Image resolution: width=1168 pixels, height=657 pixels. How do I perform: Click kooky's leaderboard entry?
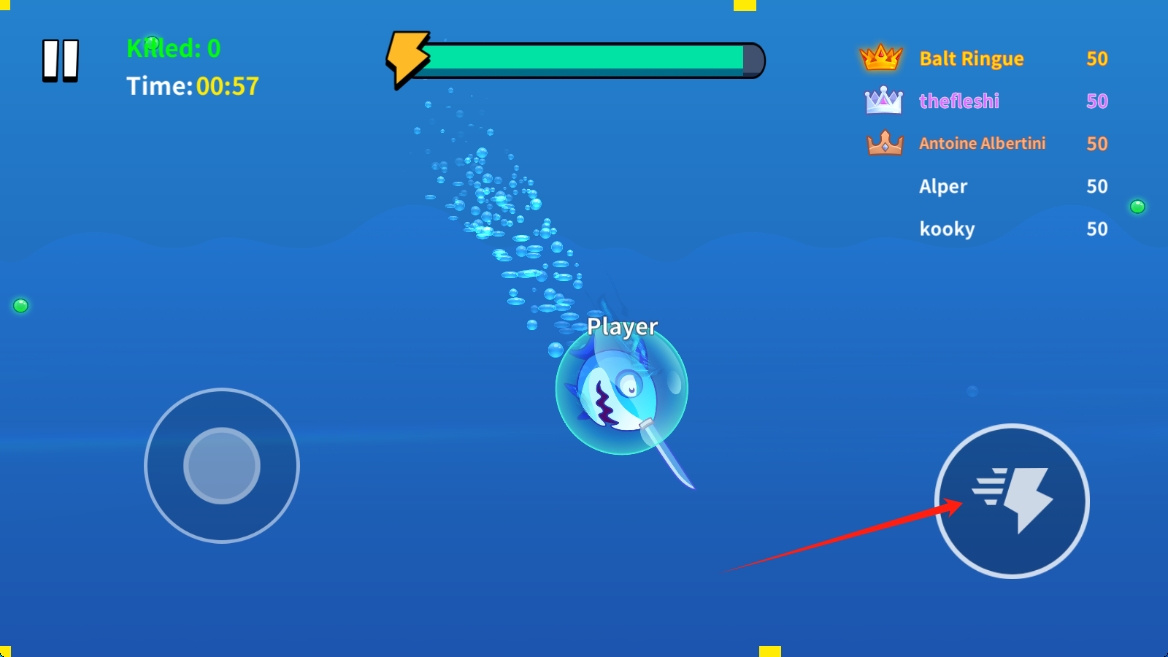(x=946, y=229)
